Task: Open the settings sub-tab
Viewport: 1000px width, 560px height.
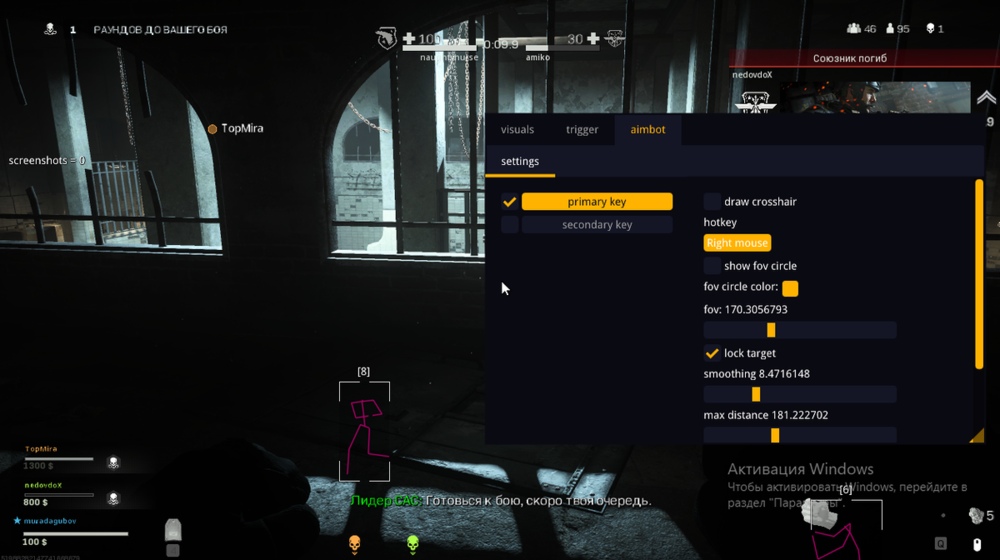Action: coord(520,161)
